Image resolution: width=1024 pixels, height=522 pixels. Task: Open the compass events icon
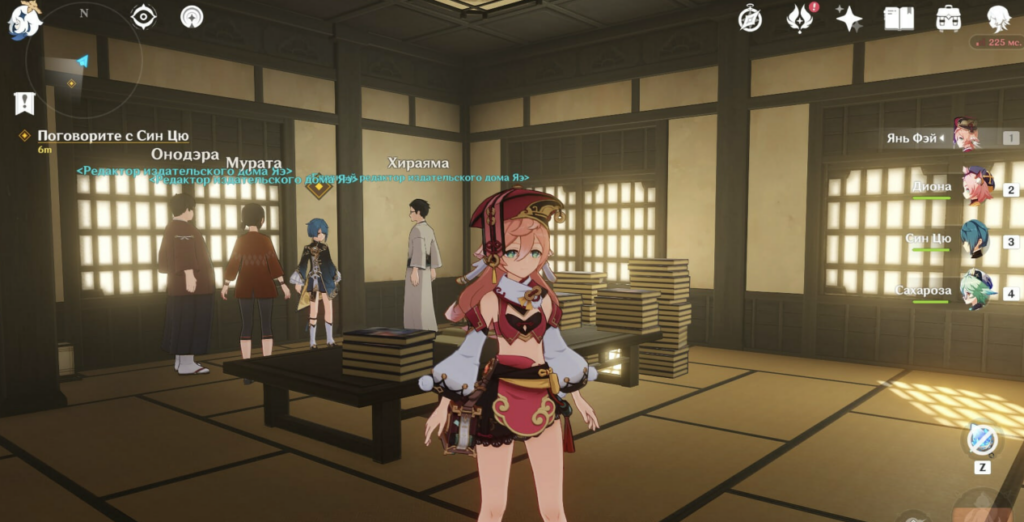pyautogui.click(x=750, y=18)
